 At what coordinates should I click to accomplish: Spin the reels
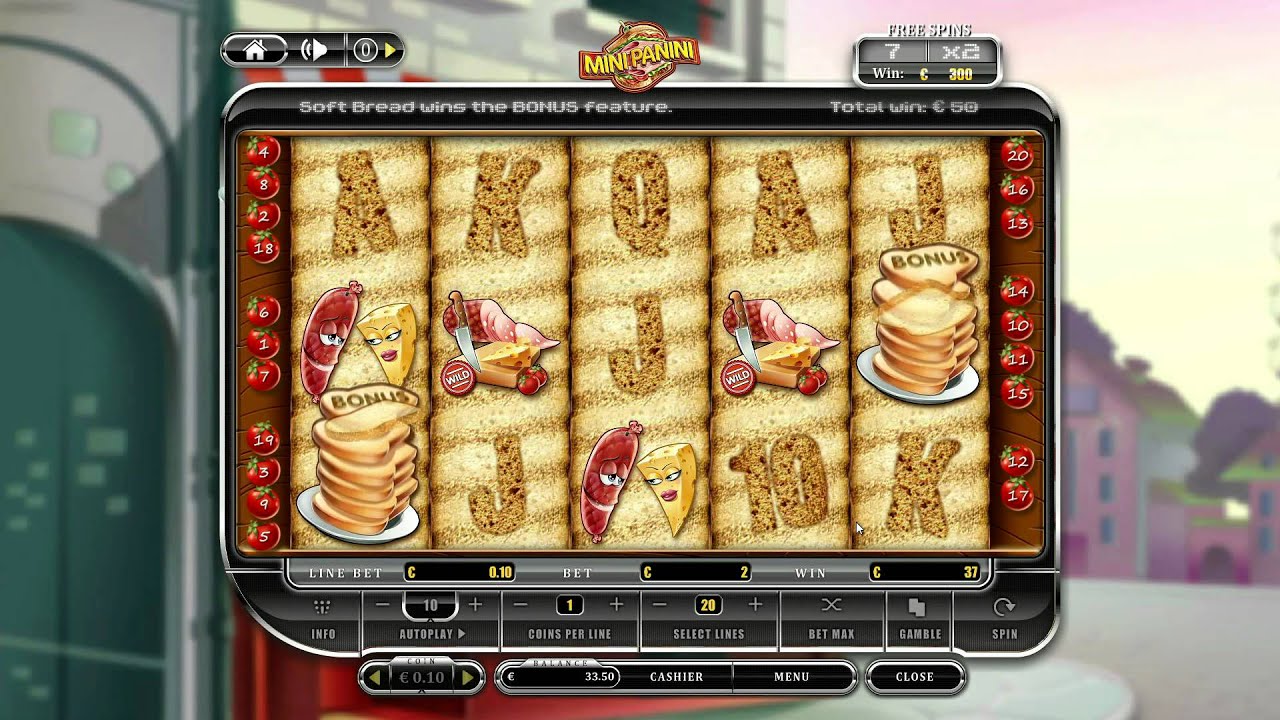point(1004,620)
